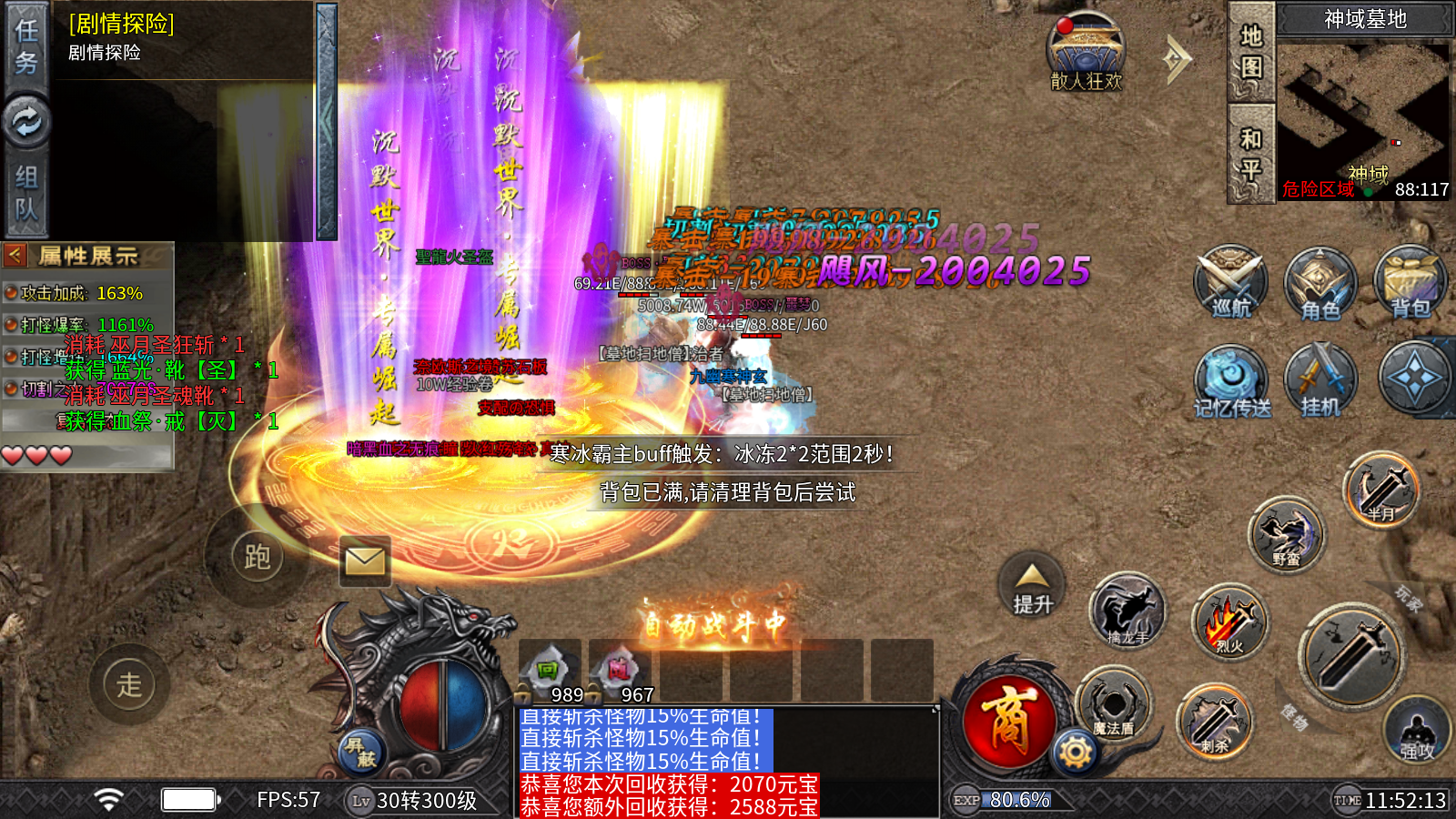Start 巡航 auto-cruise
The width and height of the screenshot is (1456, 819).
tap(1230, 281)
